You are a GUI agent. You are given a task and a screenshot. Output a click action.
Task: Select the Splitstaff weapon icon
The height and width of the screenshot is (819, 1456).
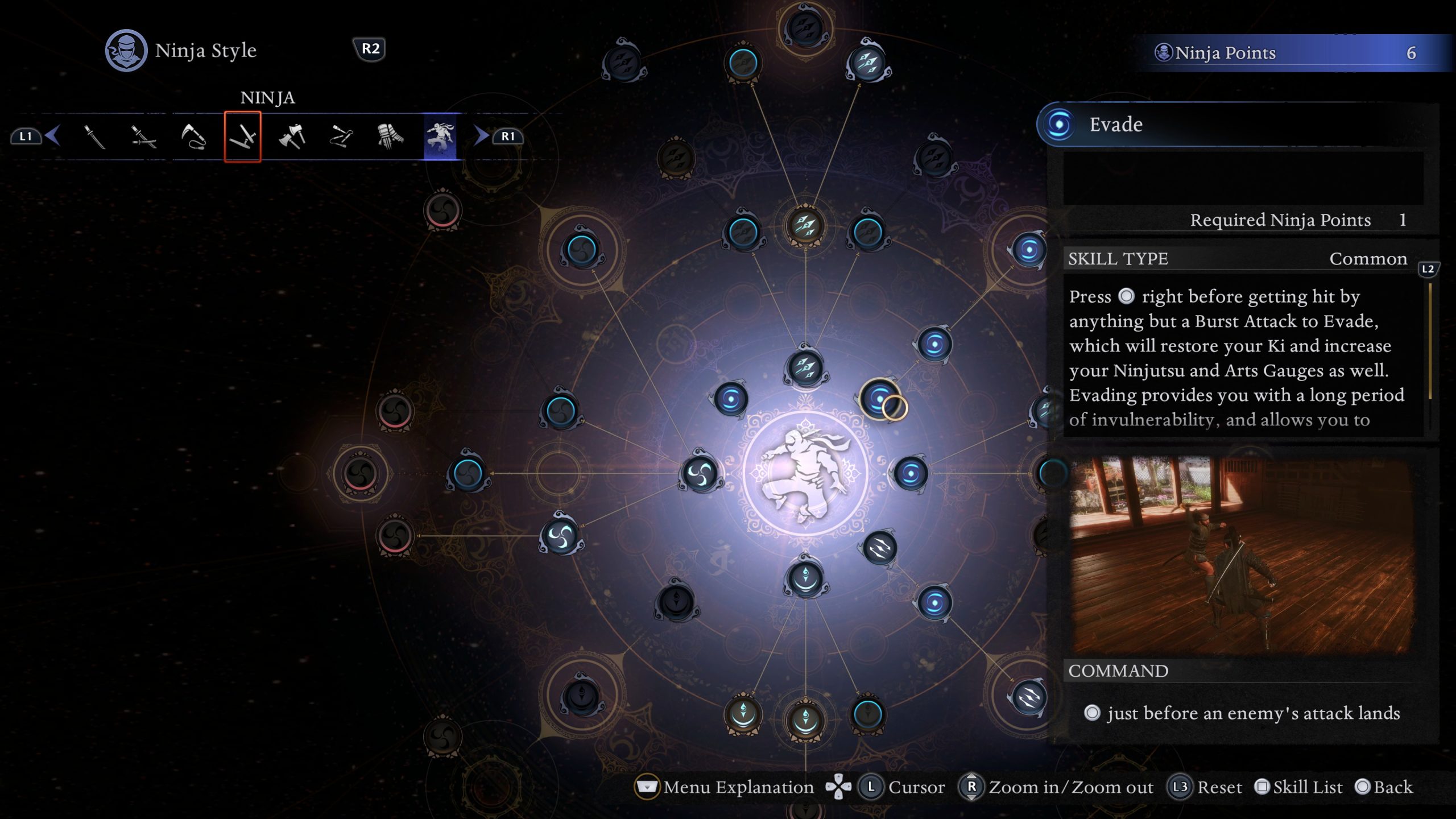coord(340,136)
